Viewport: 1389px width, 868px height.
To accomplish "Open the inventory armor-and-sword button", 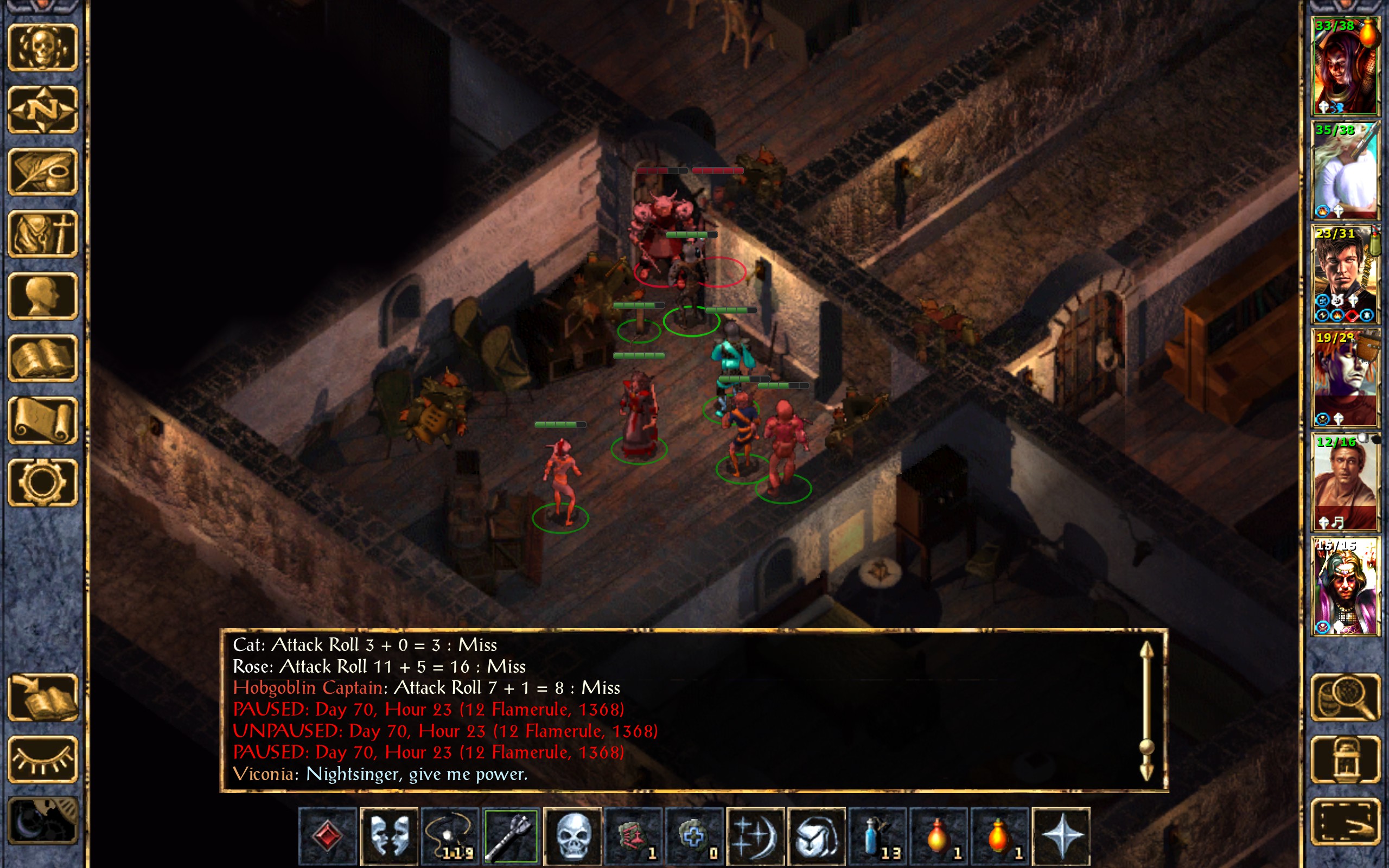I will click(43, 234).
